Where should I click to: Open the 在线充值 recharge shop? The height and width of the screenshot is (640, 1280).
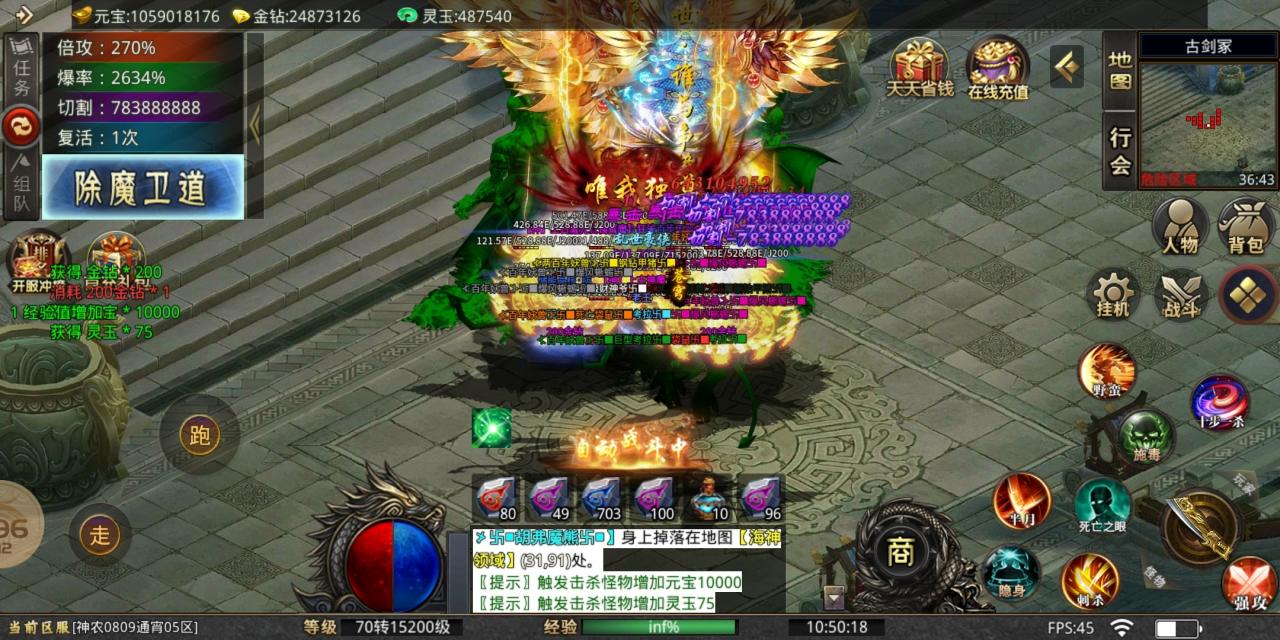pos(997,68)
